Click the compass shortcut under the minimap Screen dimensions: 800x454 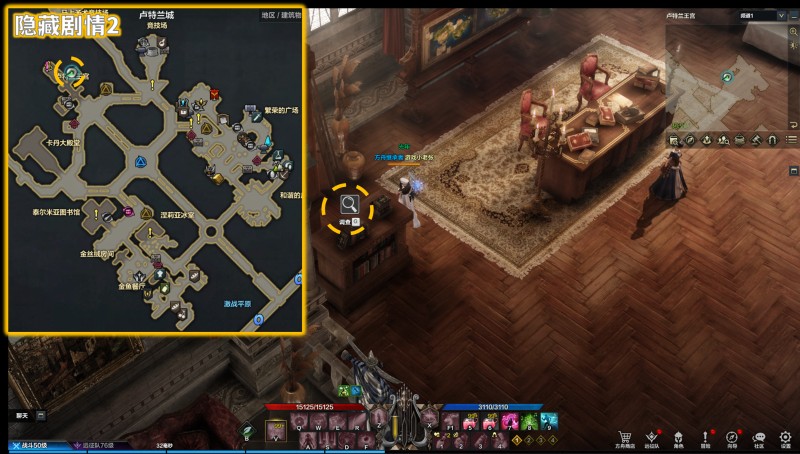pyautogui.click(x=690, y=140)
